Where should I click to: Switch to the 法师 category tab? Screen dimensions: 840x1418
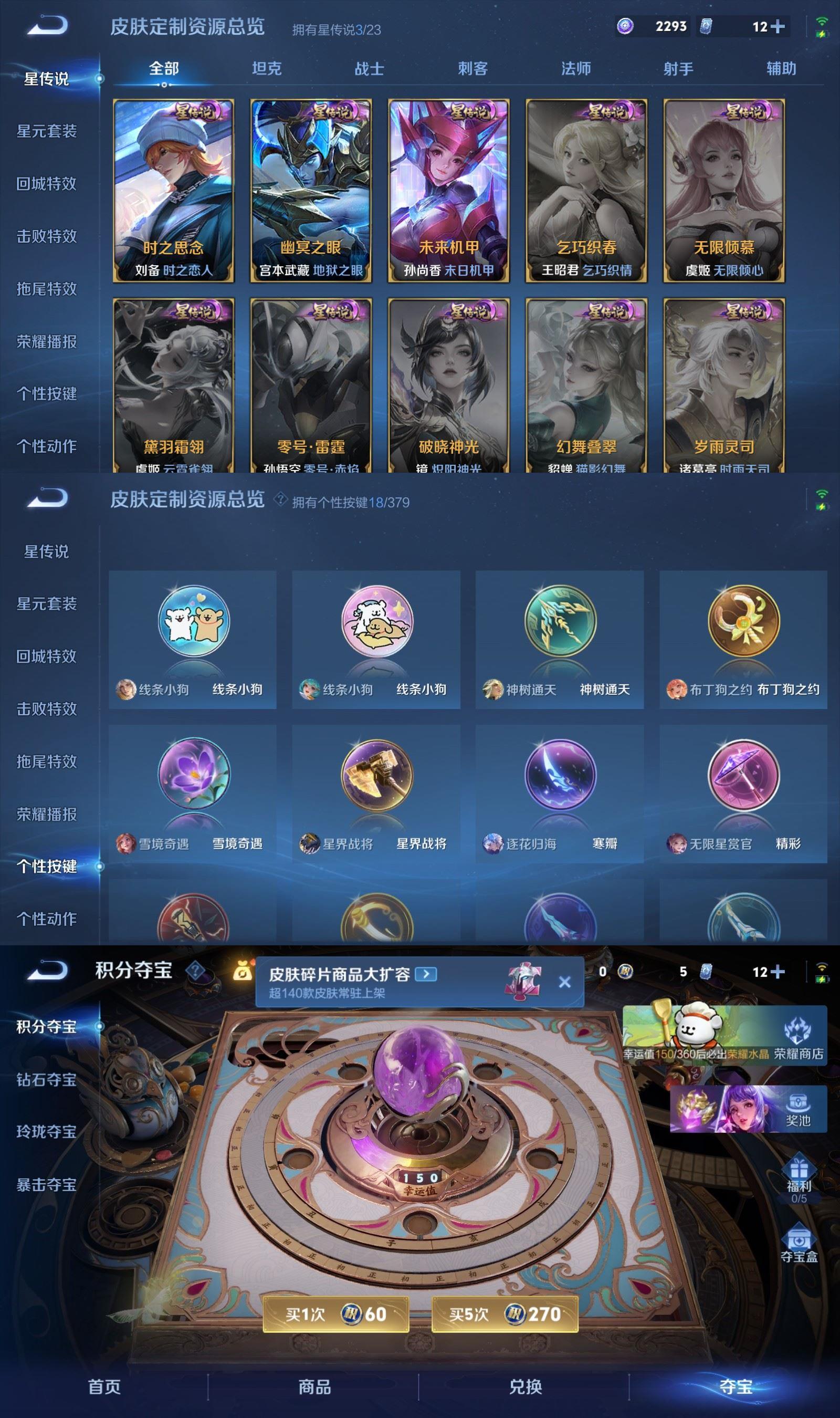coord(574,69)
